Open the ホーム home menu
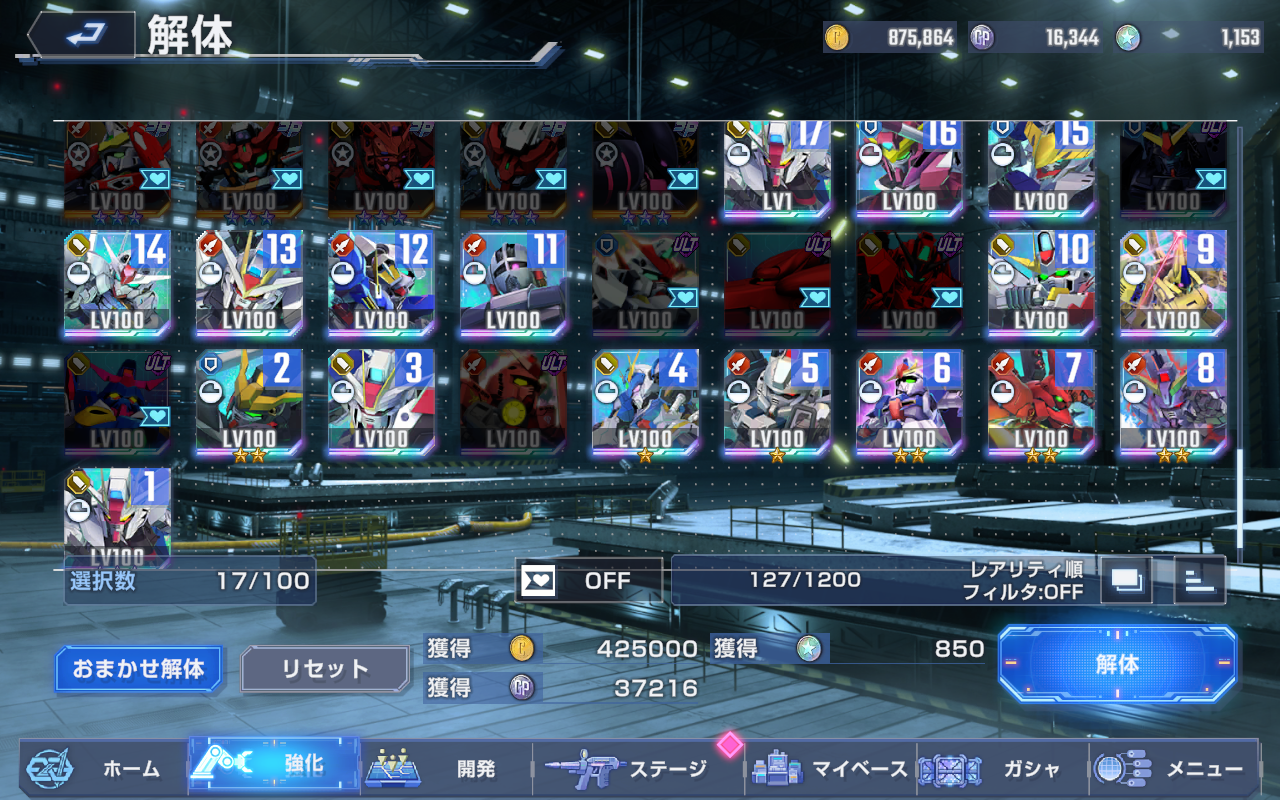This screenshot has width=1280, height=800. [103, 768]
